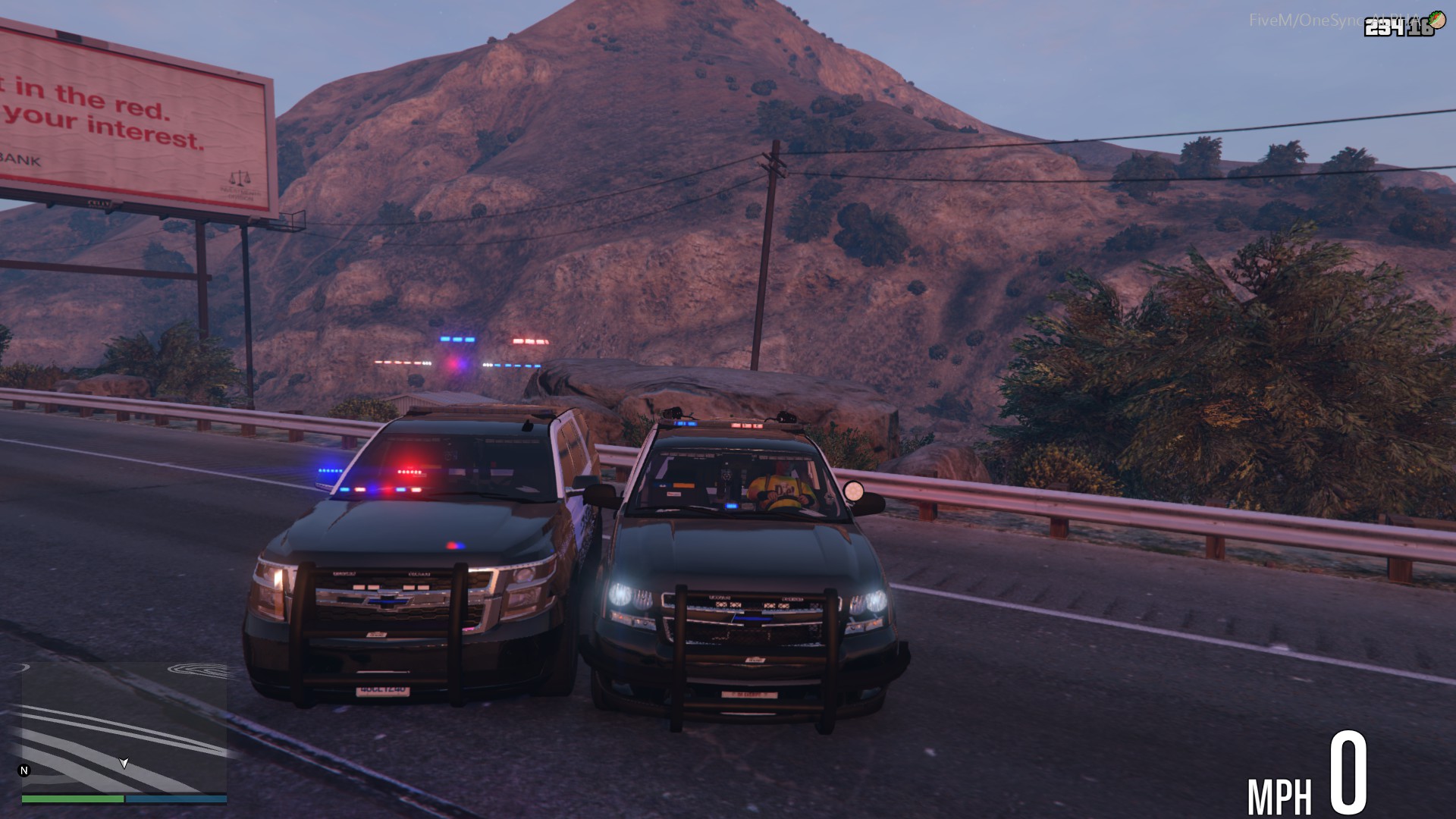1456x819 pixels.
Task: Open the minimap road view
Action: click(124, 726)
